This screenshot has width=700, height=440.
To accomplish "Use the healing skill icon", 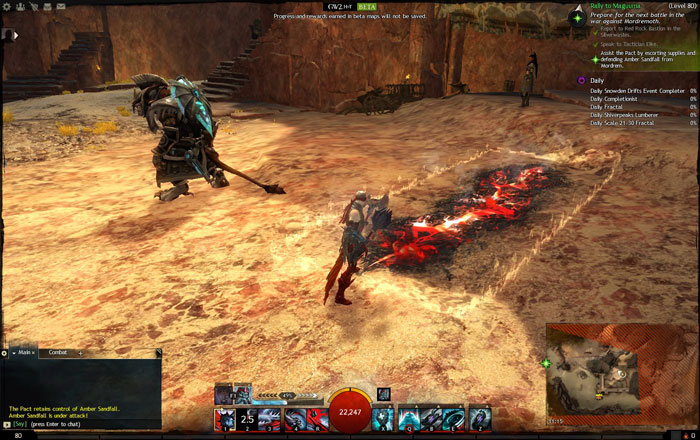I will (x=384, y=419).
